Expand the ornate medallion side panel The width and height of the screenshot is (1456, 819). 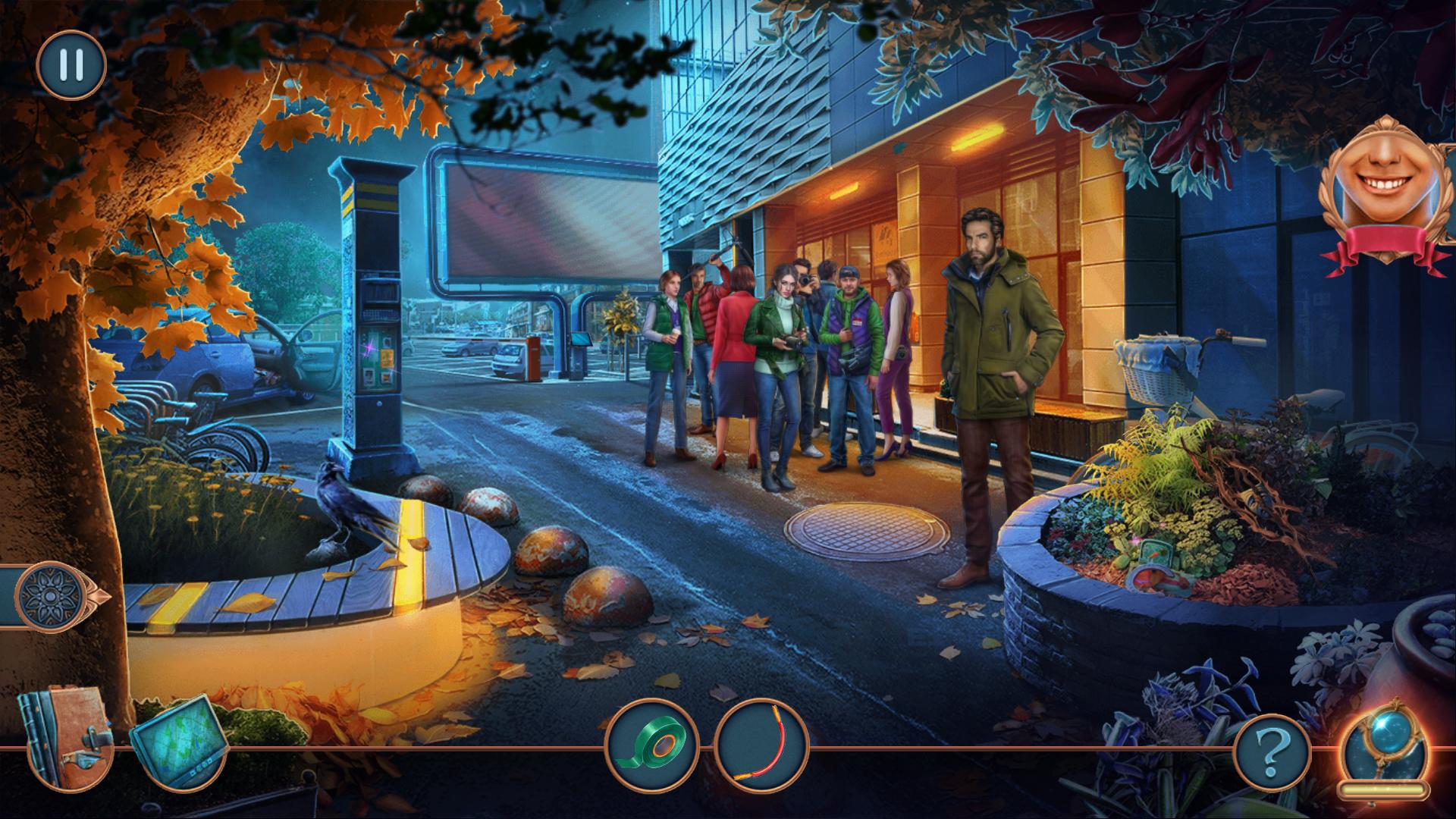52,595
